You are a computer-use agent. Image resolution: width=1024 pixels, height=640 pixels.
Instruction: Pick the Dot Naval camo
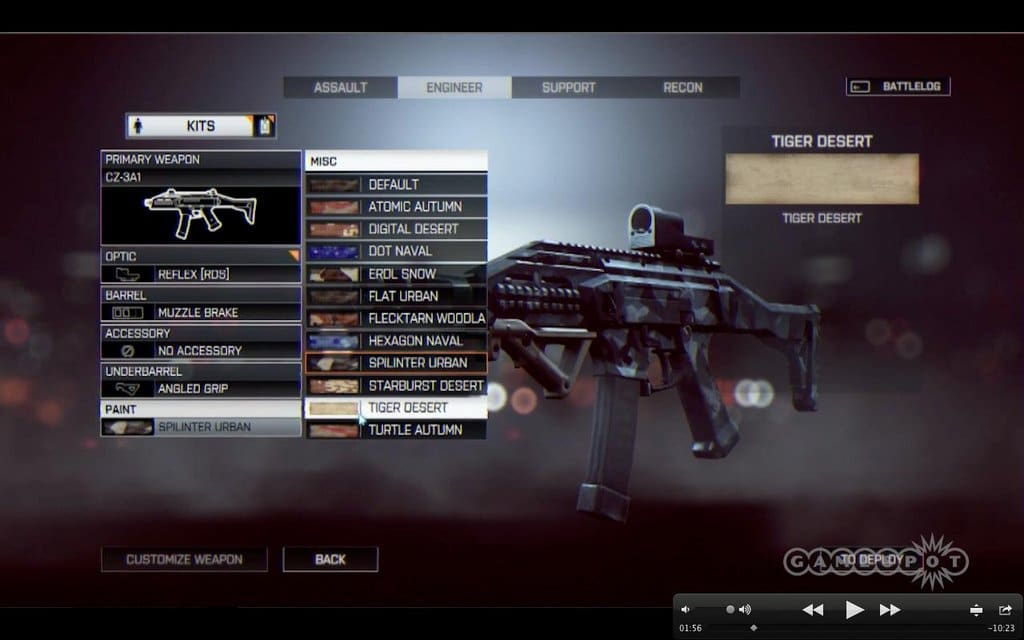pyautogui.click(x=396, y=251)
